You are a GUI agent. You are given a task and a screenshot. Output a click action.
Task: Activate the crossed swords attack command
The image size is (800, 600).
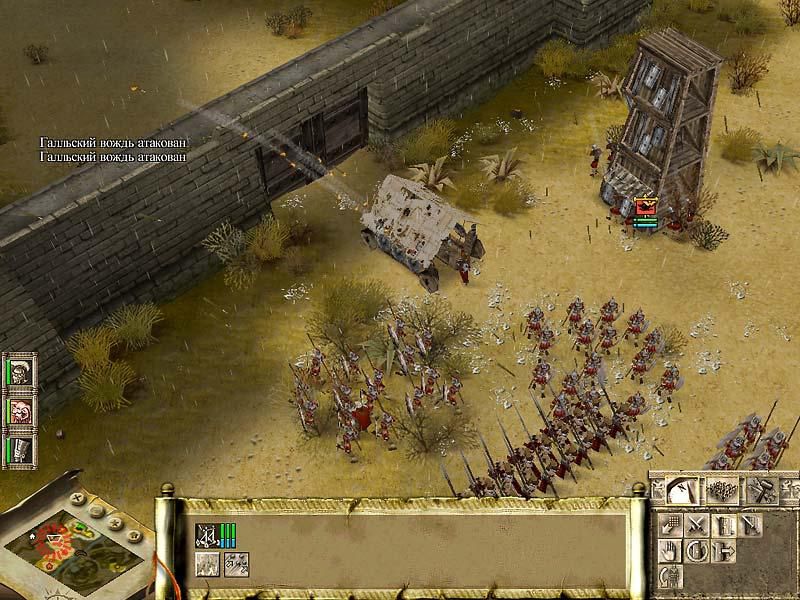(697, 524)
